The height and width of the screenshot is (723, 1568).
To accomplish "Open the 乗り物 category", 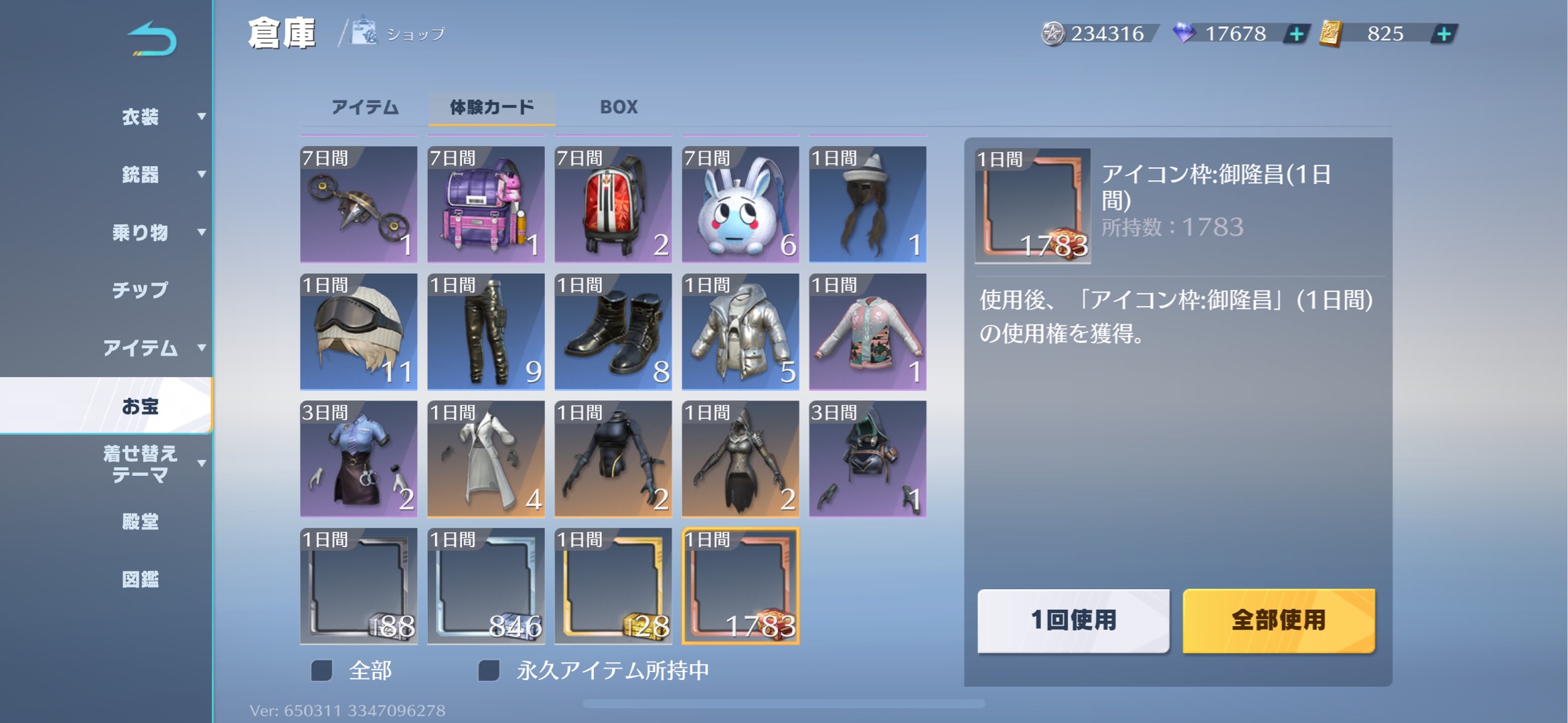I will point(141,232).
